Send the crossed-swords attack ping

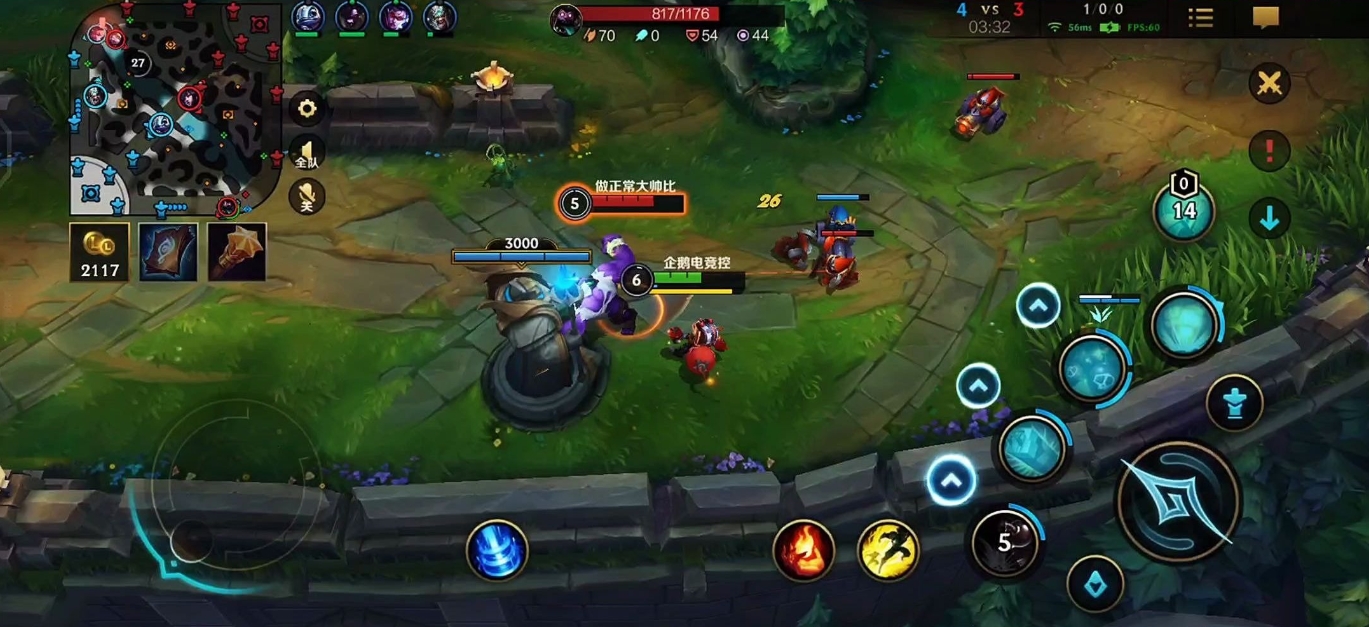point(1269,83)
